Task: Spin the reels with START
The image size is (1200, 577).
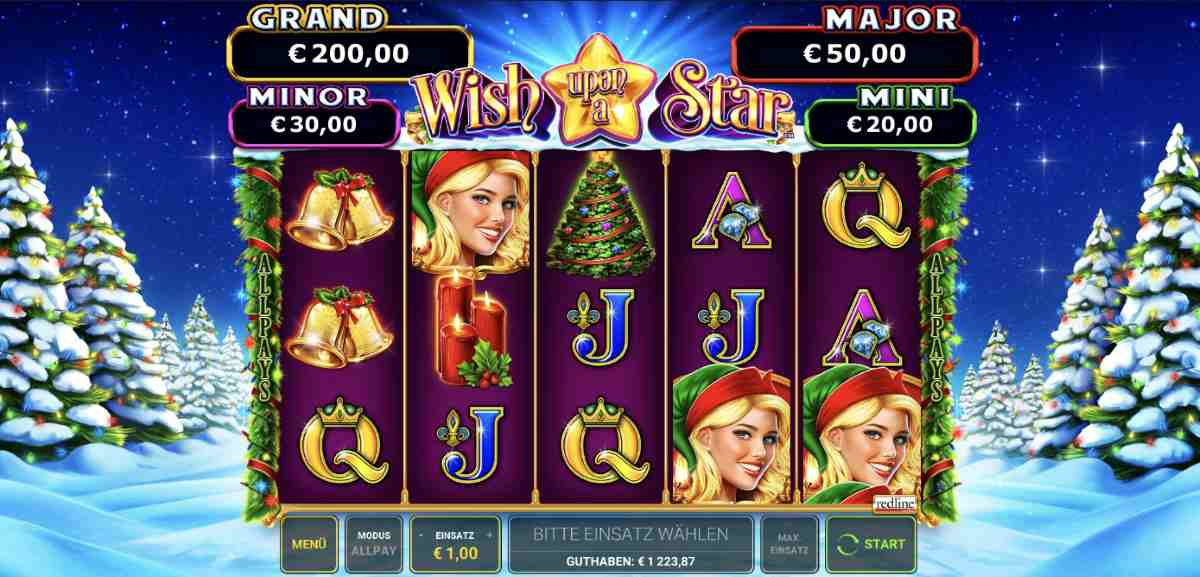Action: click(x=872, y=545)
